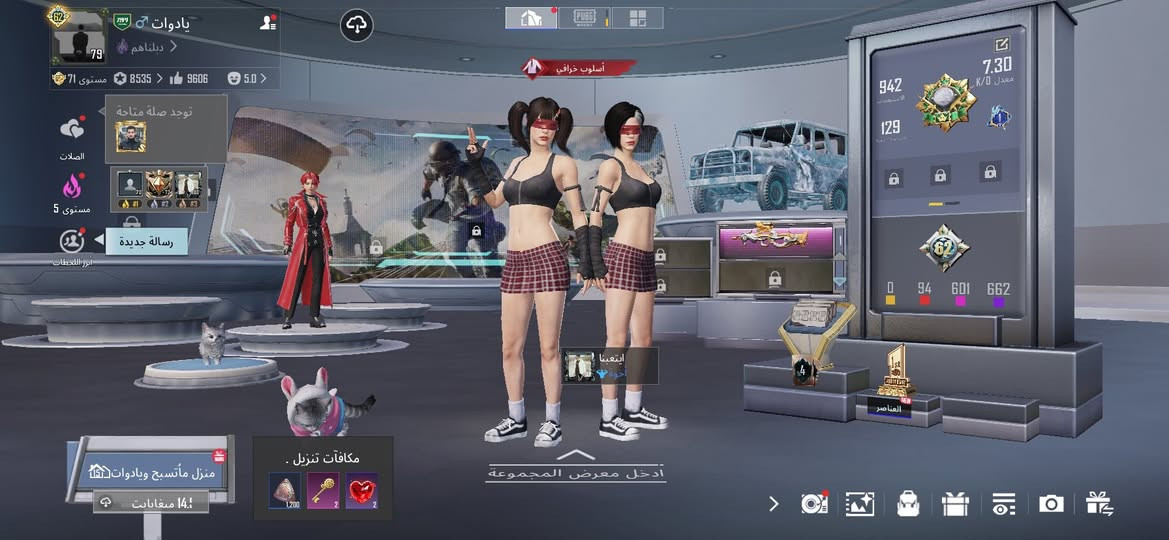Image resolution: width=1169 pixels, height=540 pixels.
Task: Open the camera screenshot icon
Action: click(x=1050, y=504)
